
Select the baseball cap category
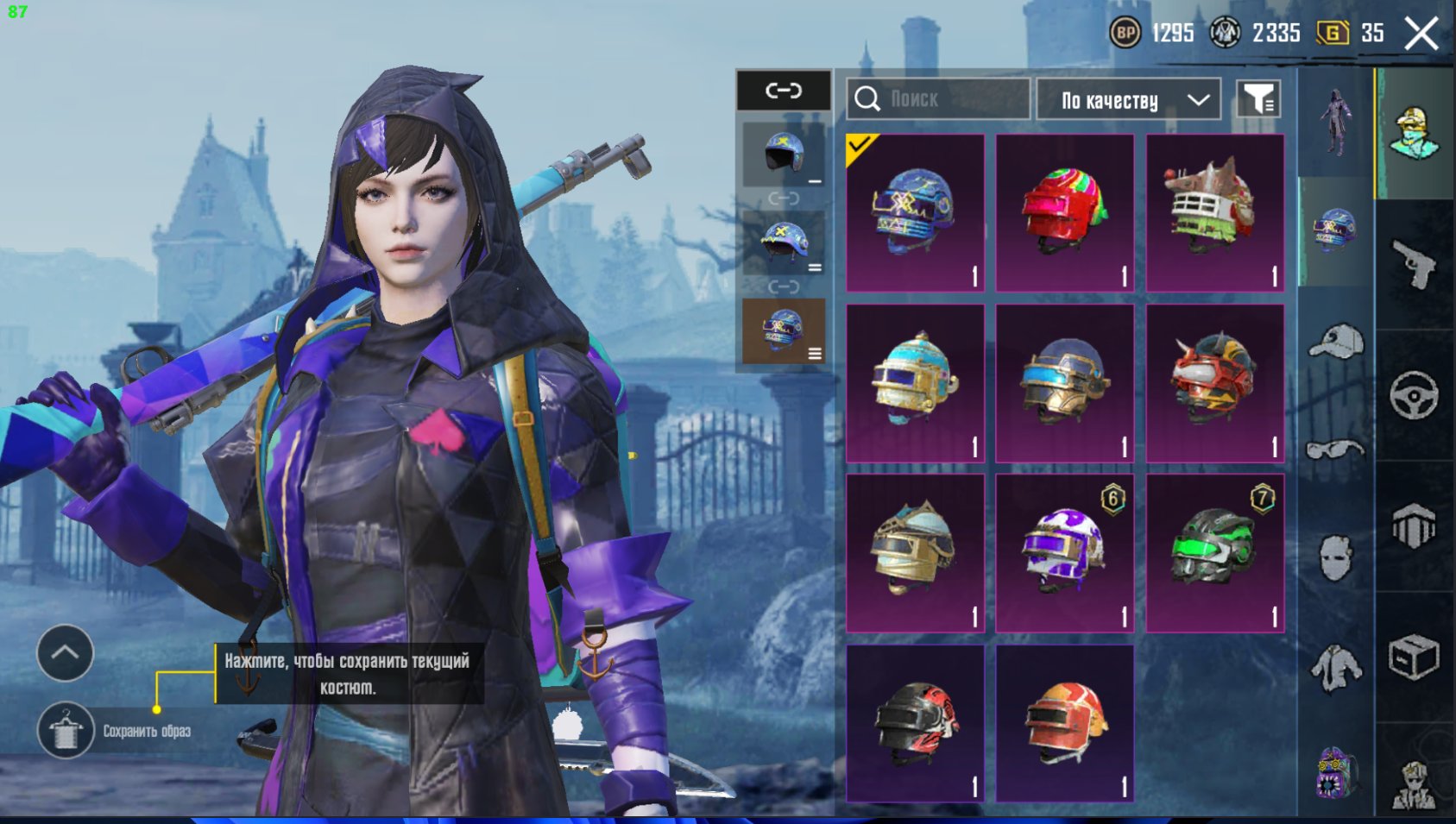(1335, 341)
